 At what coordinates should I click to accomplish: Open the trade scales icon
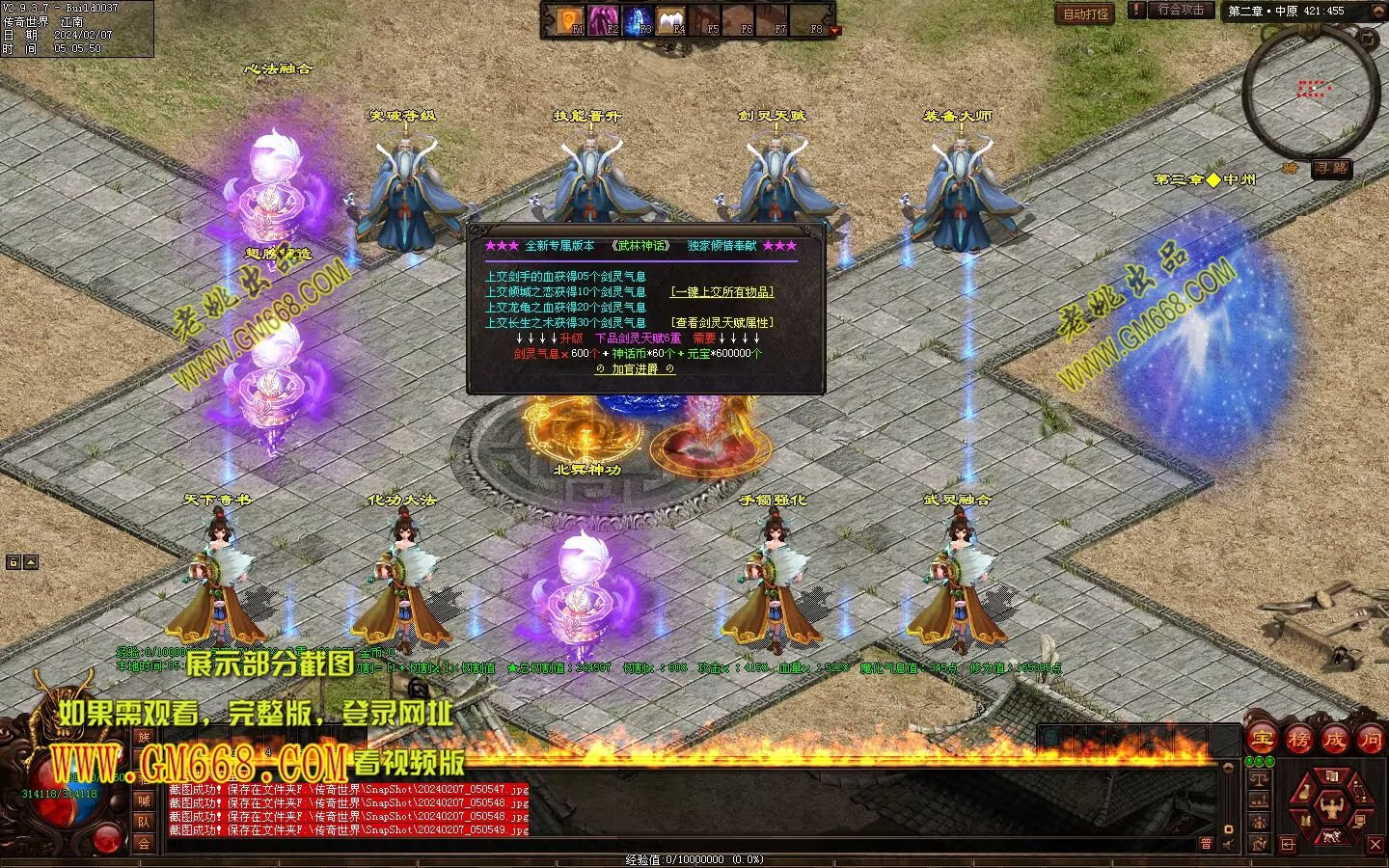click(x=1258, y=777)
